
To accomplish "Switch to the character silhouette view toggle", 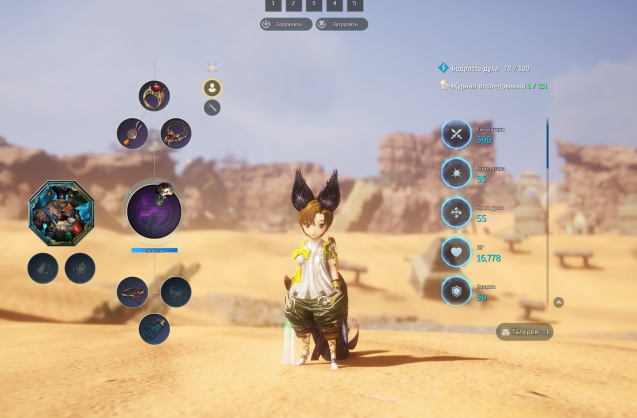I will 212,88.
